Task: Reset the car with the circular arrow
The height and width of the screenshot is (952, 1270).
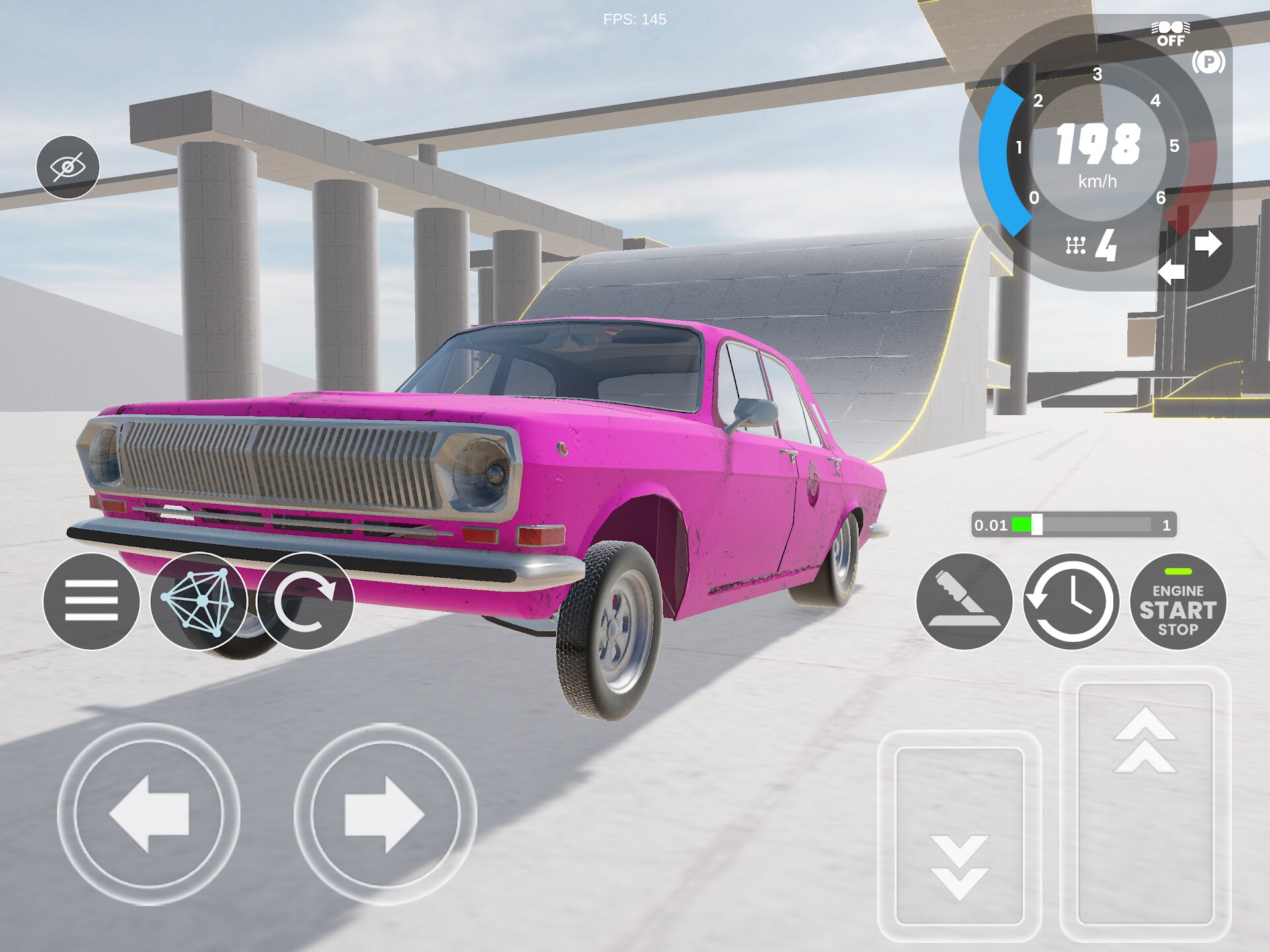Action: tap(305, 601)
